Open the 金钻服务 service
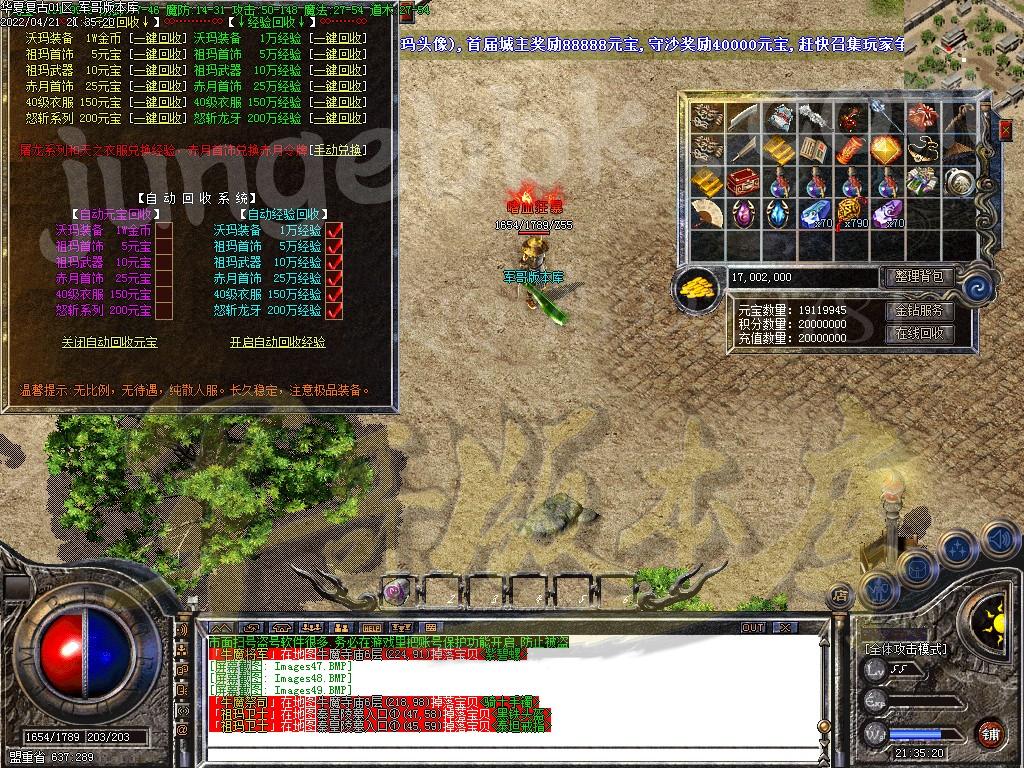 point(919,311)
